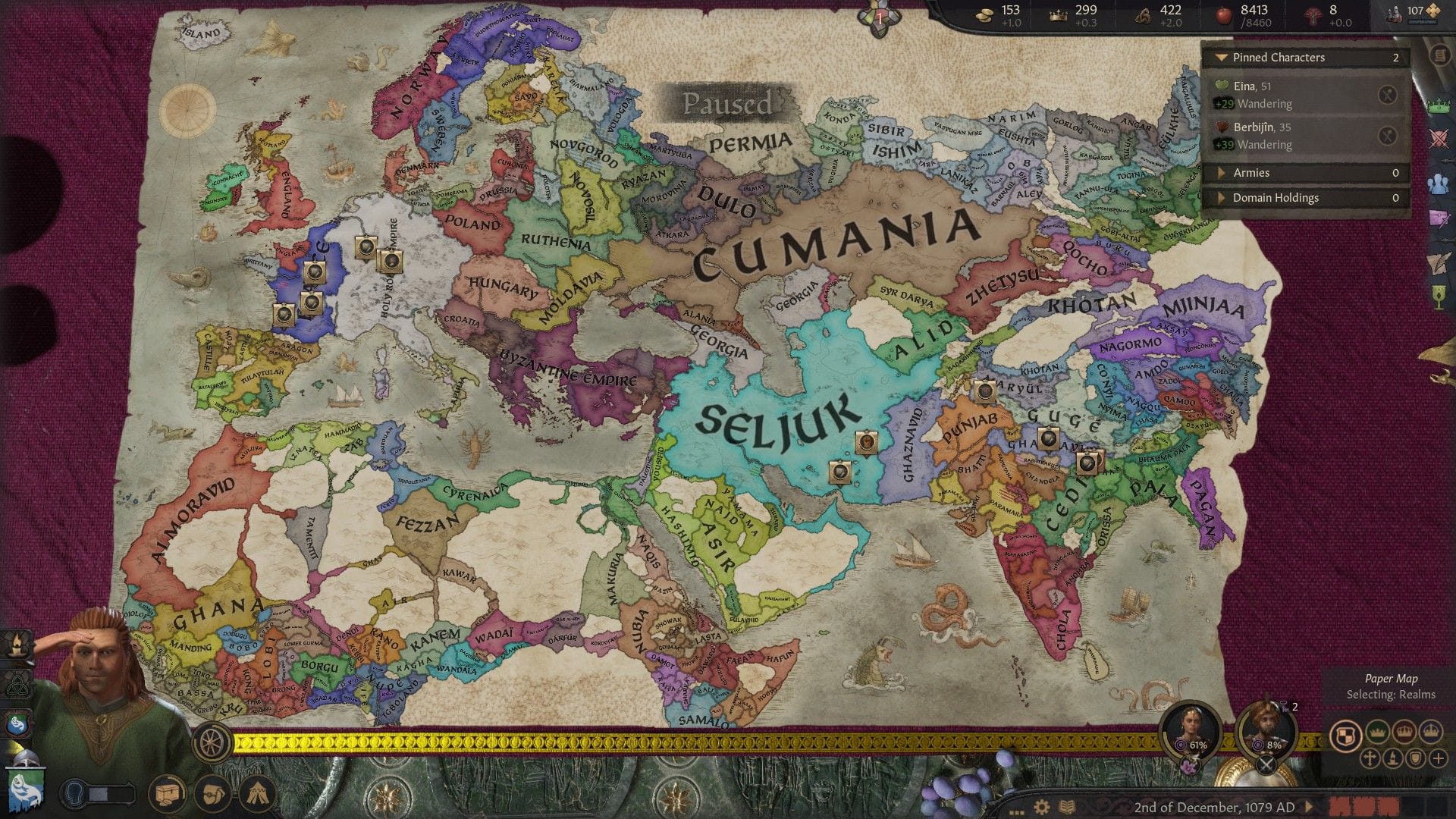
Task: Open the tent camp button
Action: [257, 794]
